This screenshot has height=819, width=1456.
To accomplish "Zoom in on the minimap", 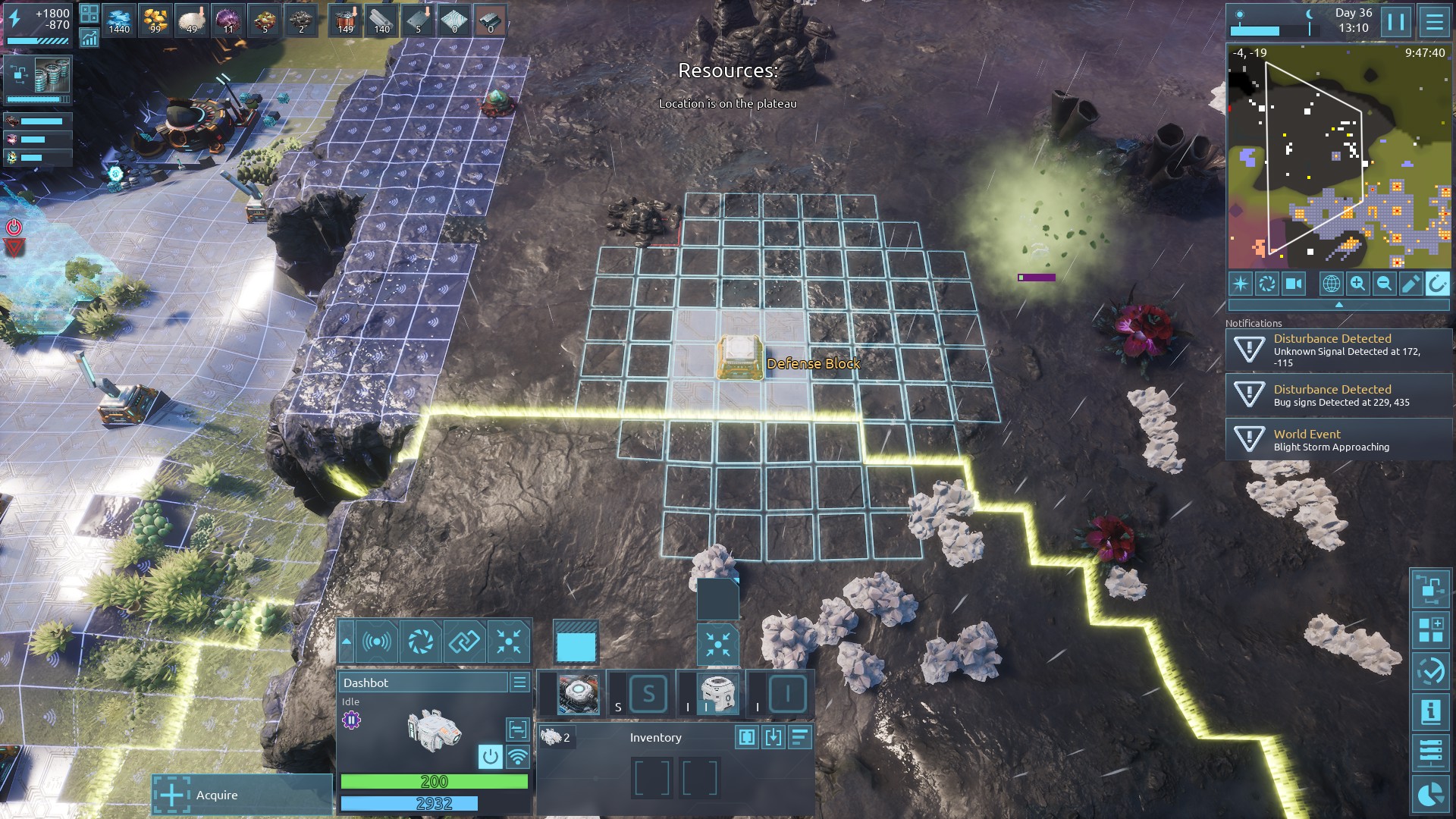I will pyautogui.click(x=1357, y=284).
